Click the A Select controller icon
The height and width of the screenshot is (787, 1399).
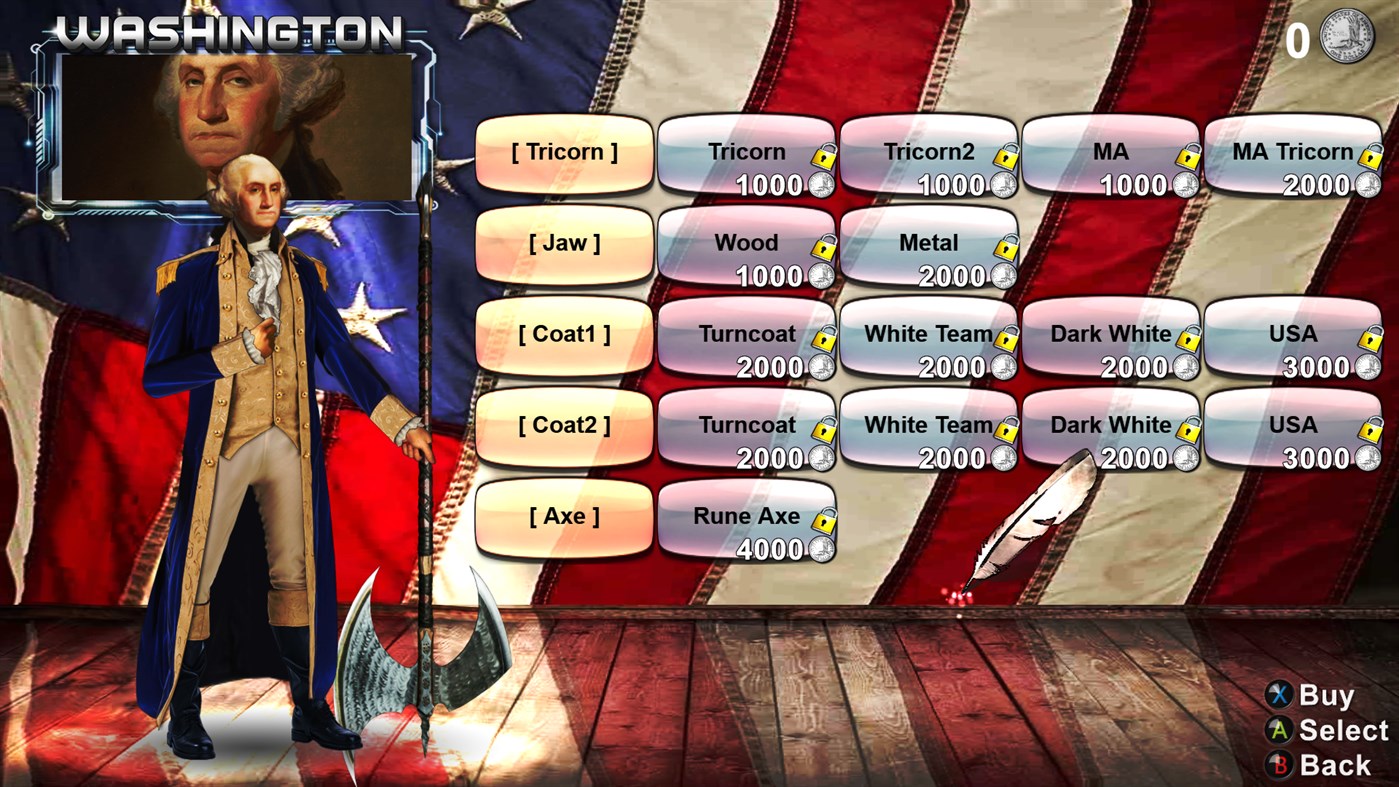1278,730
